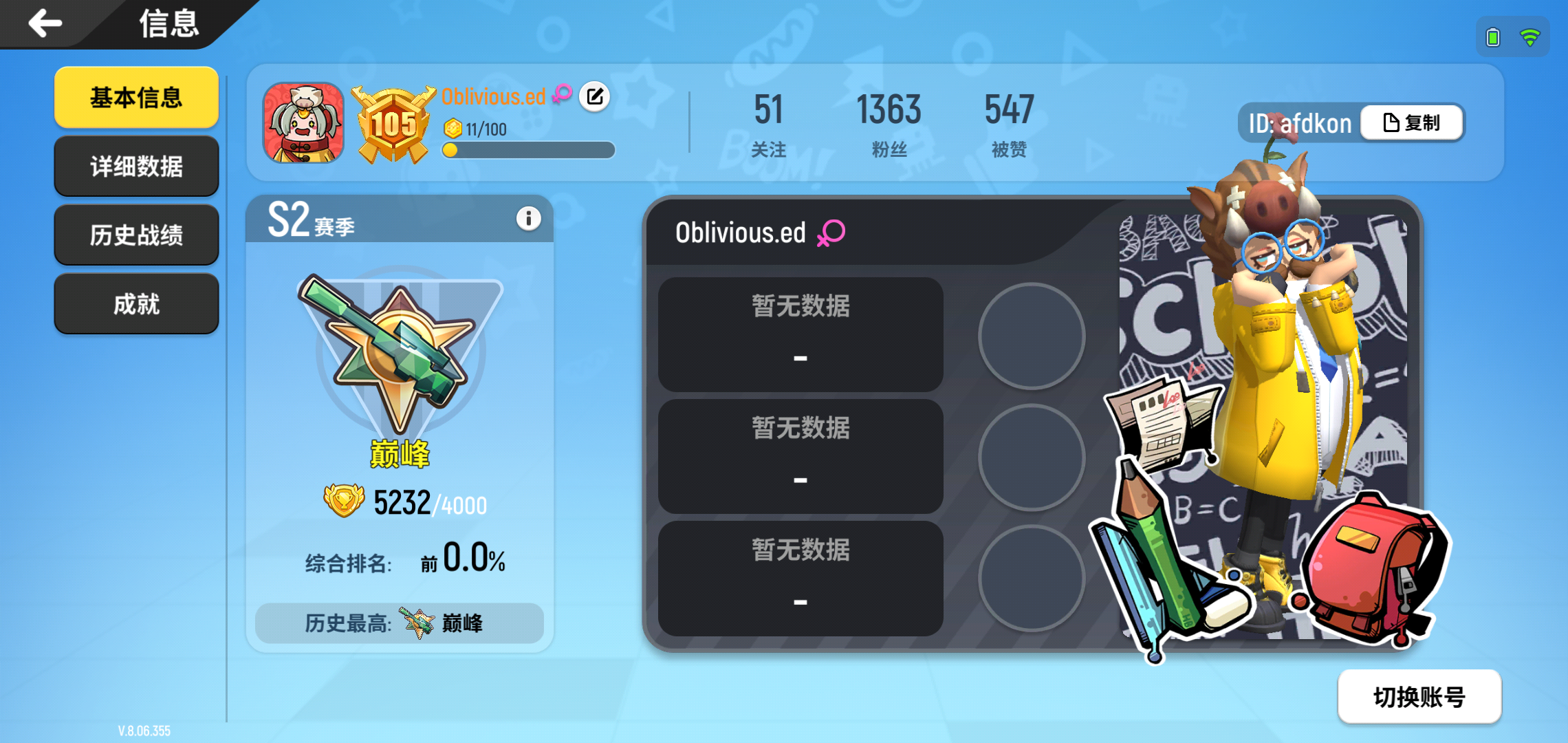Image resolution: width=1568 pixels, height=743 pixels.
Task: Open the 历史战绩 tab
Action: [x=135, y=235]
